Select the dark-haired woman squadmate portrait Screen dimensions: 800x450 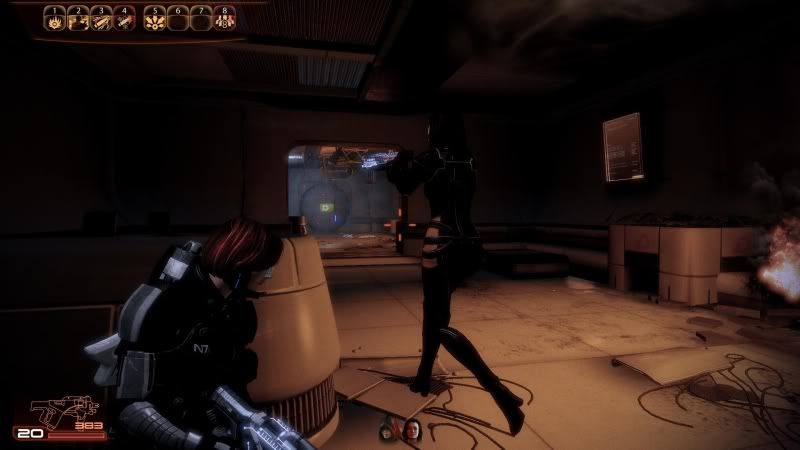pos(410,432)
